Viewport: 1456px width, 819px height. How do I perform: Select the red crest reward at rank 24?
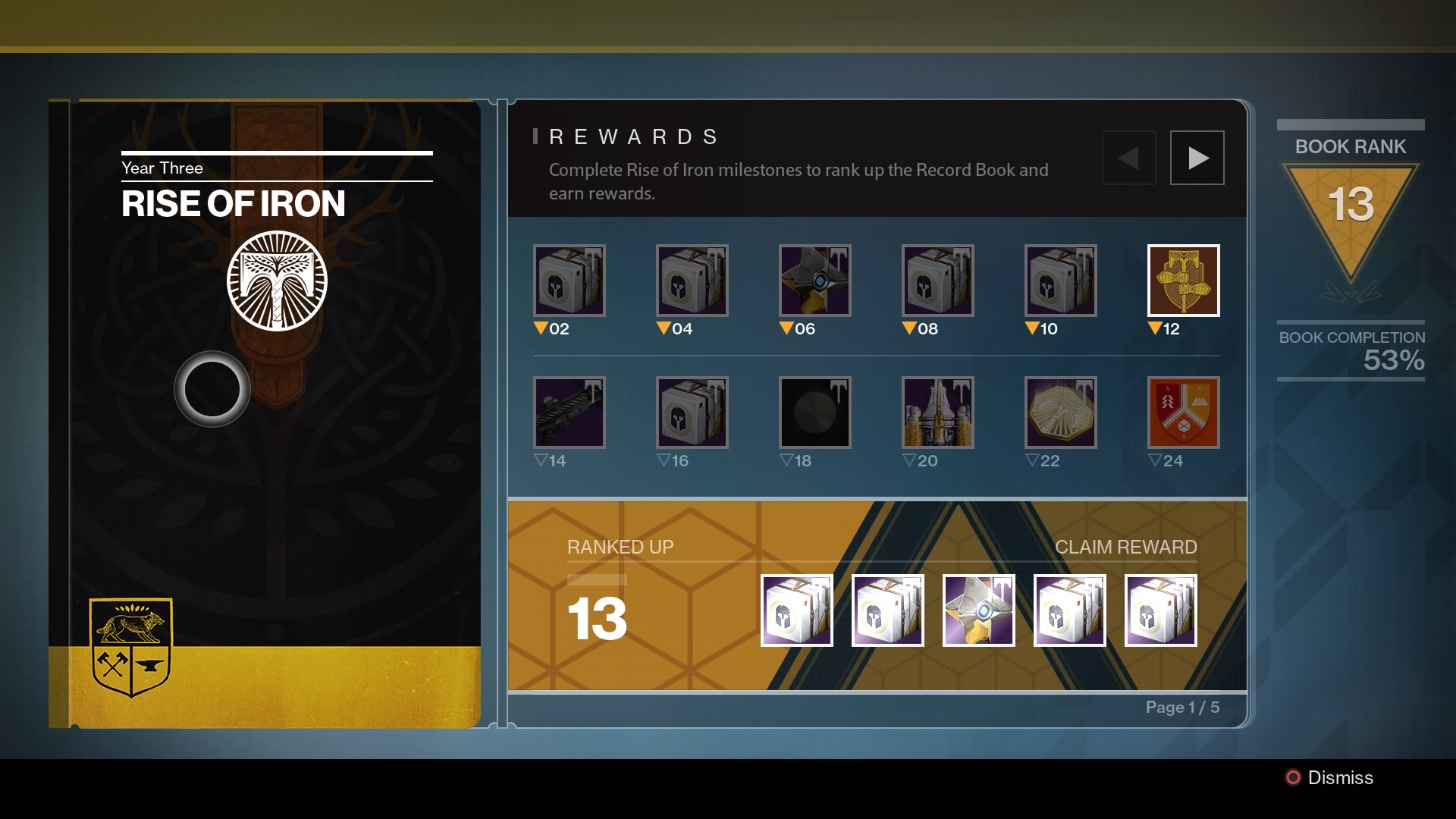coord(1184,412)
